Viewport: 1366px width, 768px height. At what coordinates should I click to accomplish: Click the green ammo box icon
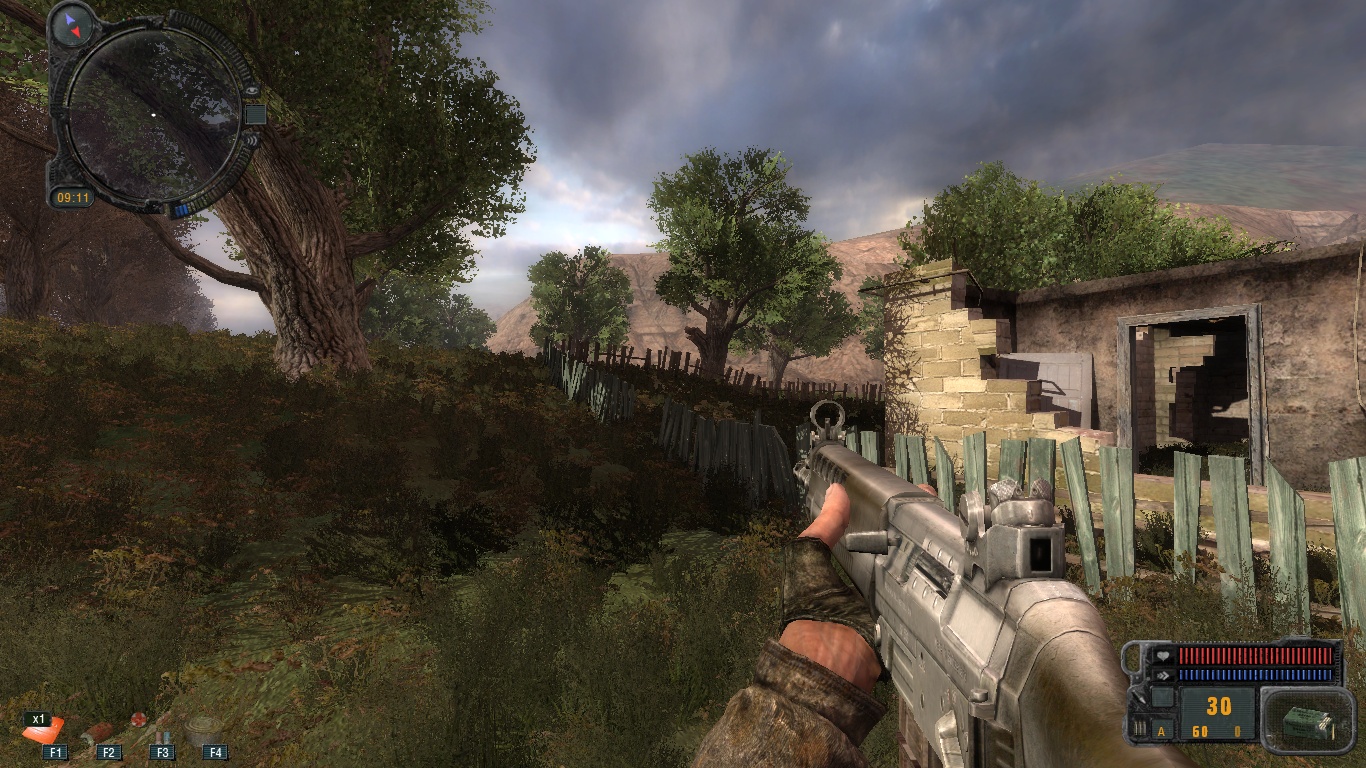click(1301, 722)
